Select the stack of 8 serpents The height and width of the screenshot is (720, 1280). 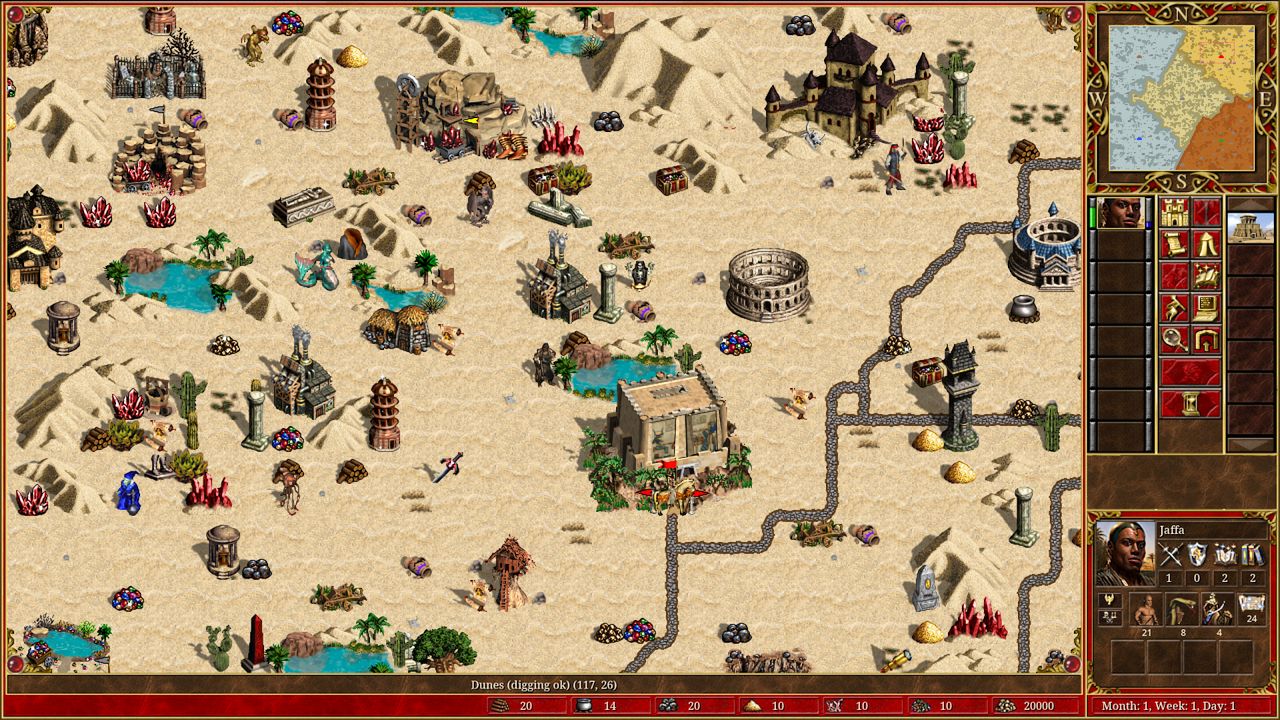click(1181, 608)
